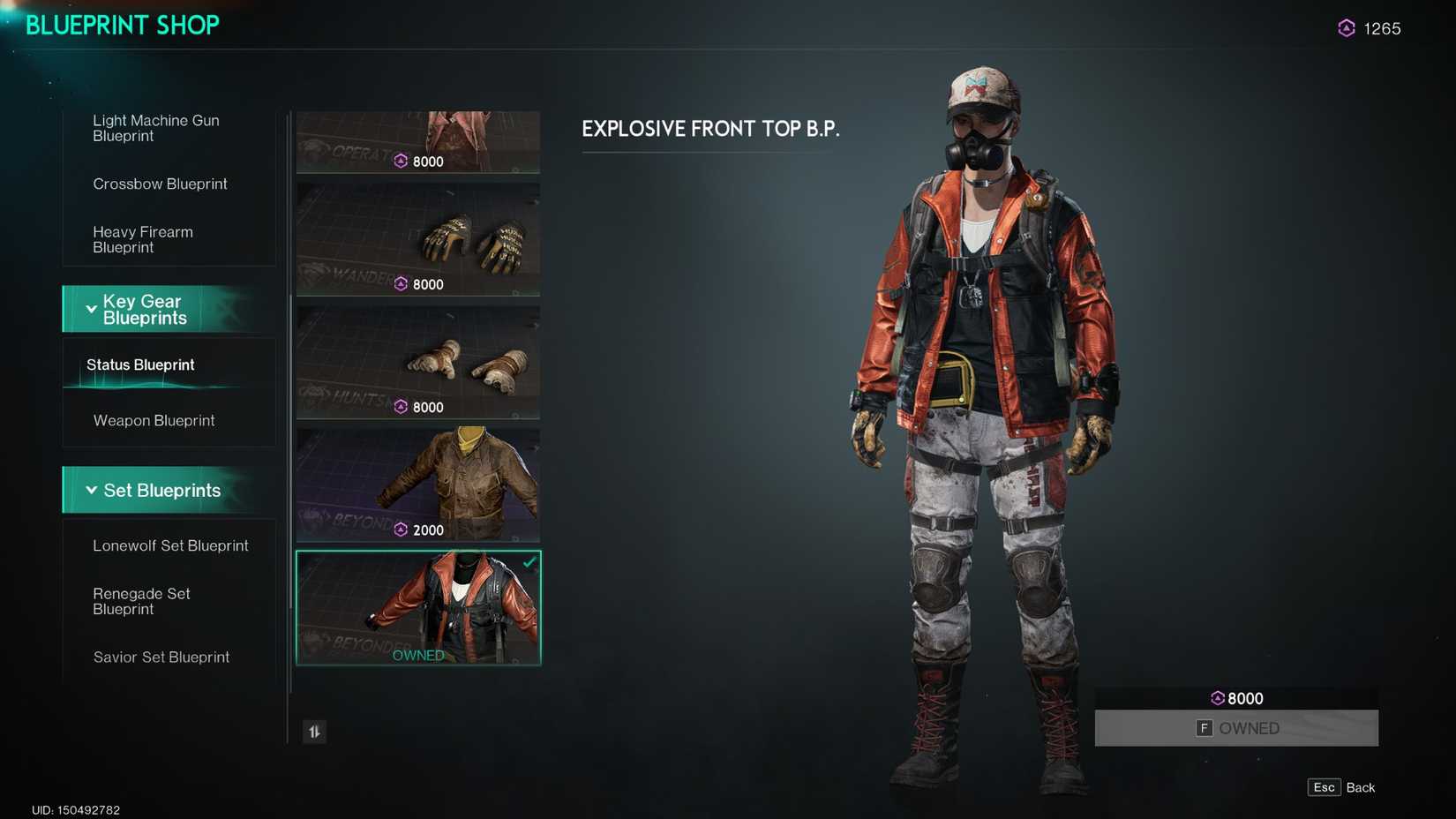Viewport: 1456px width, 819px height.
Task: Click the F key icon inside the OWNED button
Action: tap(1204, 728)
